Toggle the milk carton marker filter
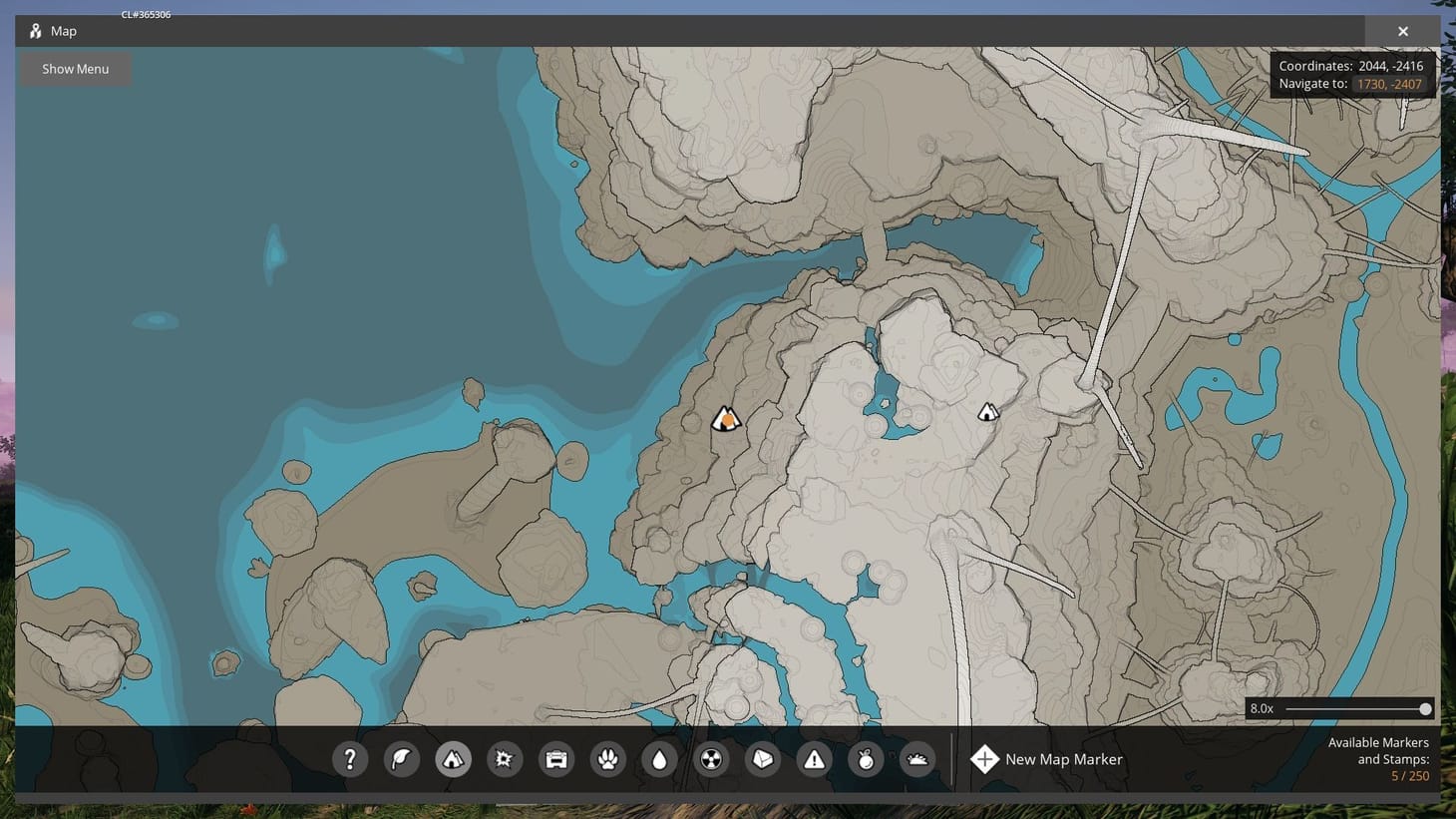Viewport: 1456px width, 819px height. pyautogui.click(x=763, y=759)
